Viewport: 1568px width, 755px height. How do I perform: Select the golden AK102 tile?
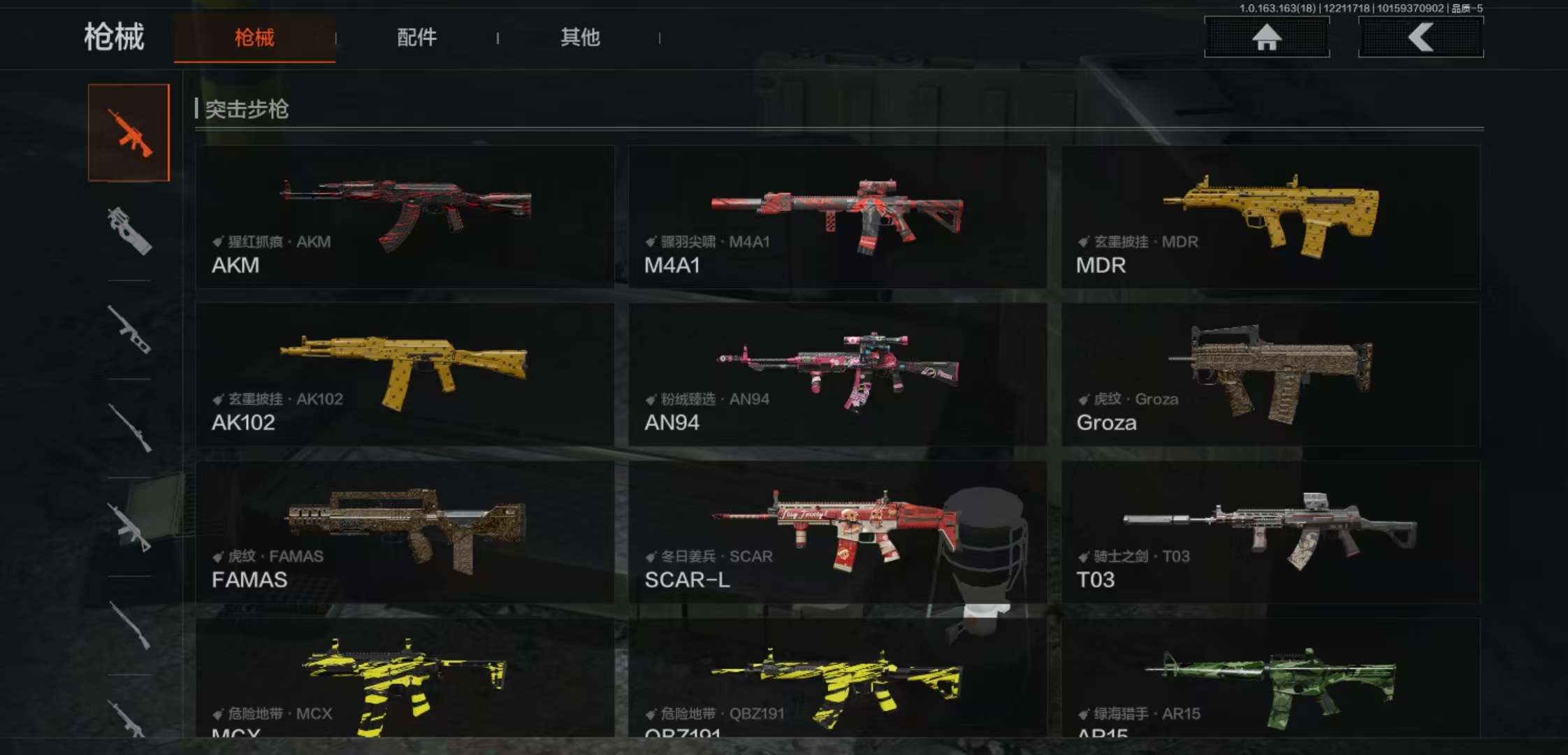[x=405, y=374]
